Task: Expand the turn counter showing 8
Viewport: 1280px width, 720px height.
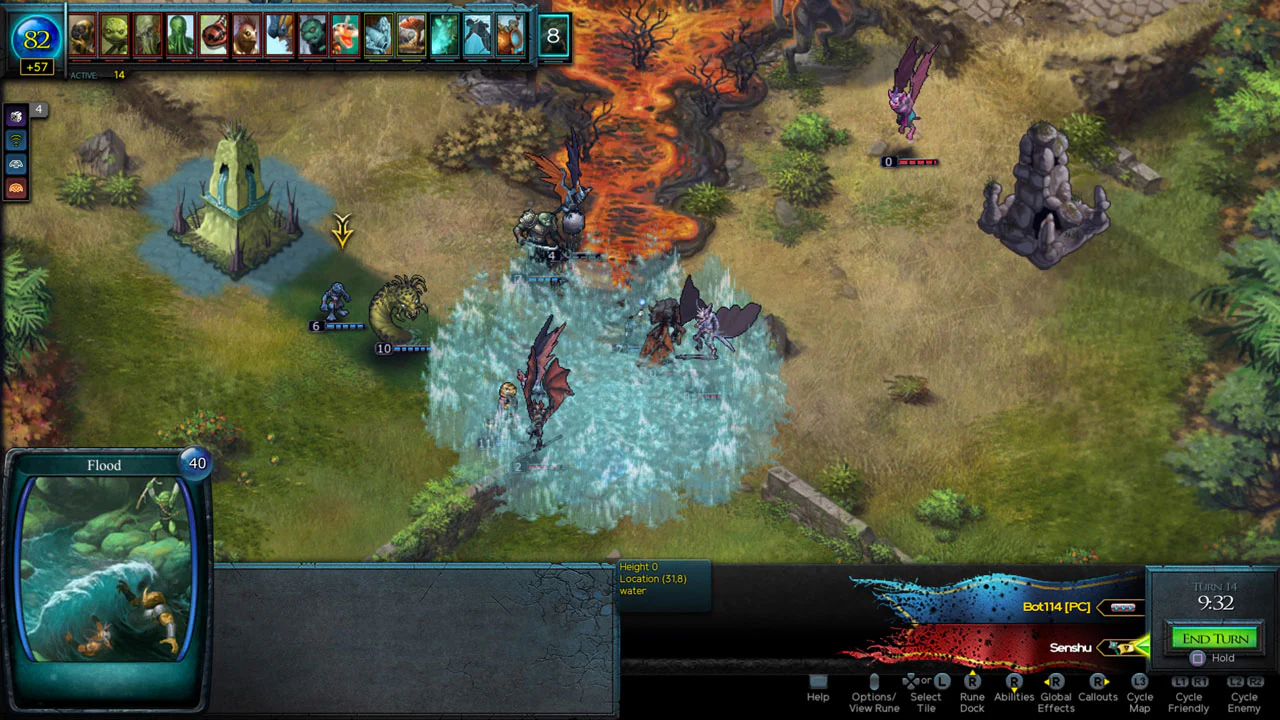Action: pos(553,35)
